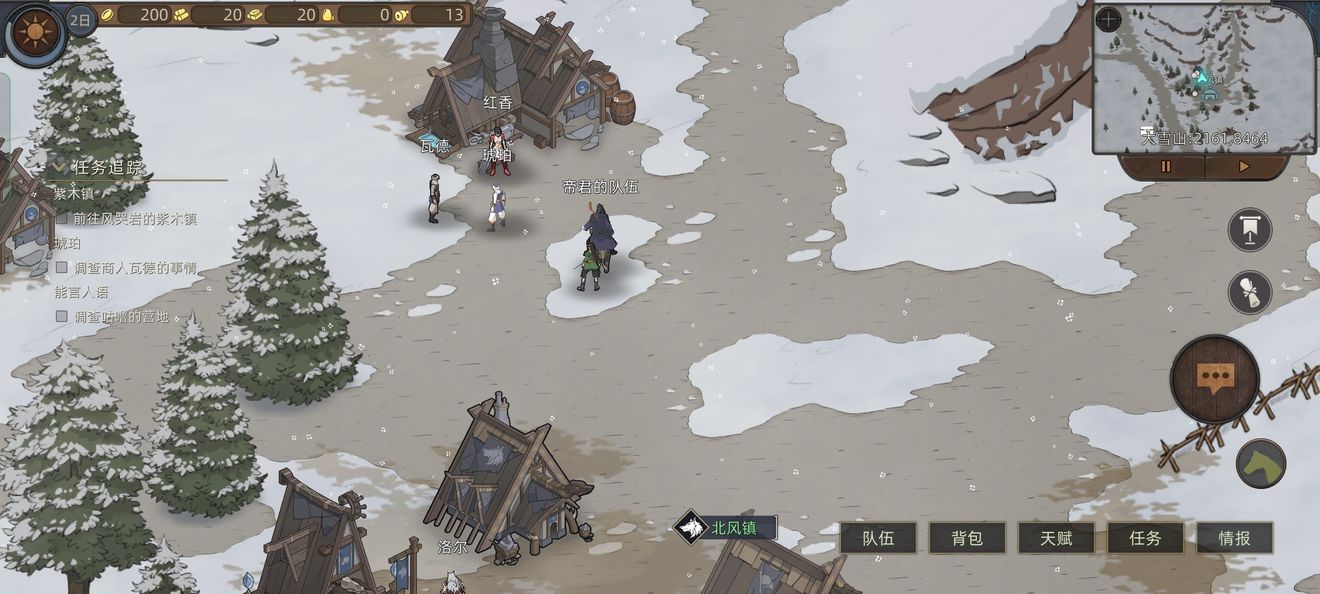Select quest 前往风哭岩的紫木镇
This screenshot has height=594, width=1320.
click(x=134, y=218)
